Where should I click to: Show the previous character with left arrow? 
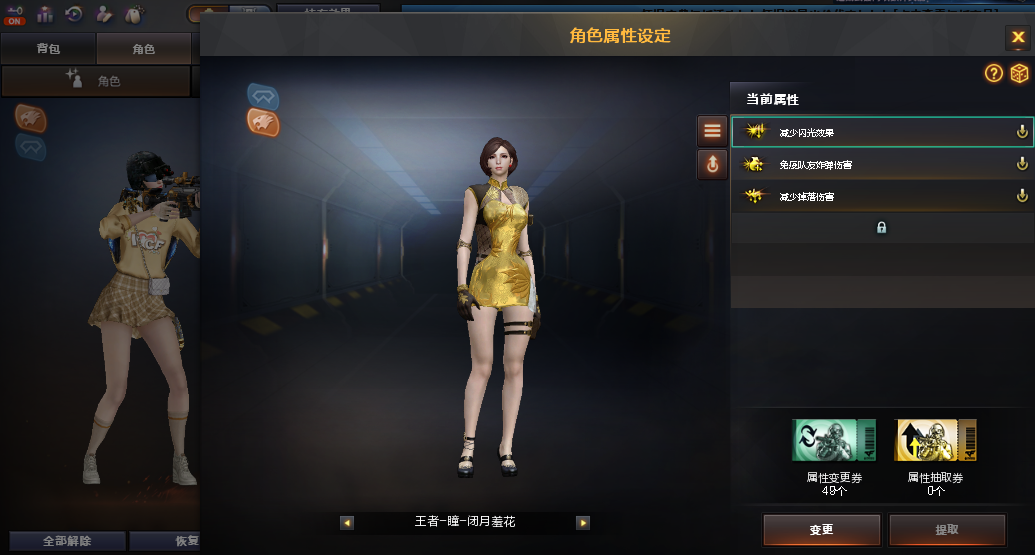tap(347, 522)
